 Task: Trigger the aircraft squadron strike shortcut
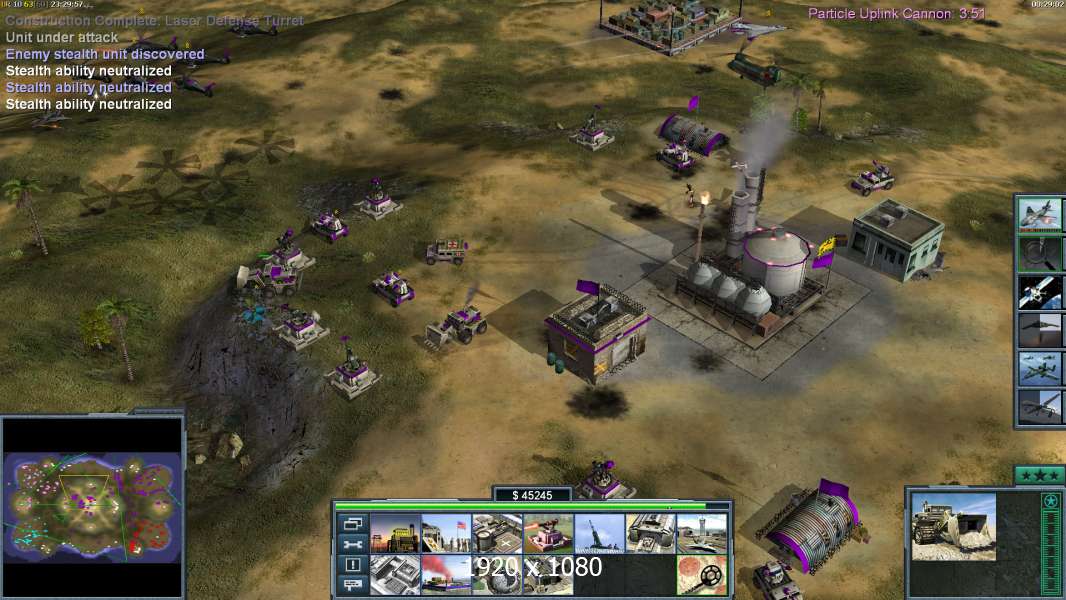pyautogui.click(x=1039, y=368)
